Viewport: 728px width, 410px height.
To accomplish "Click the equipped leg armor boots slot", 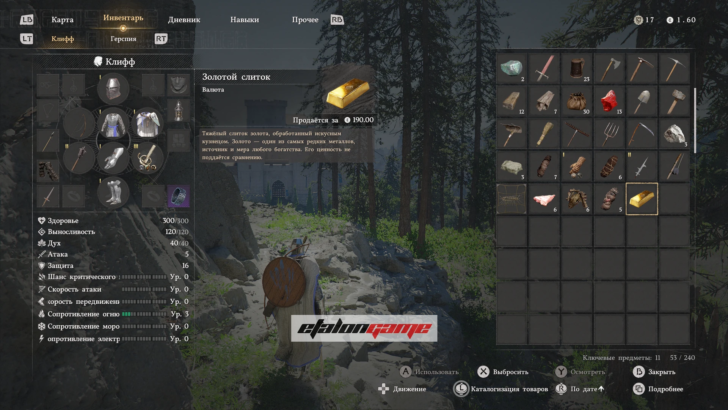I will (113, 190).
